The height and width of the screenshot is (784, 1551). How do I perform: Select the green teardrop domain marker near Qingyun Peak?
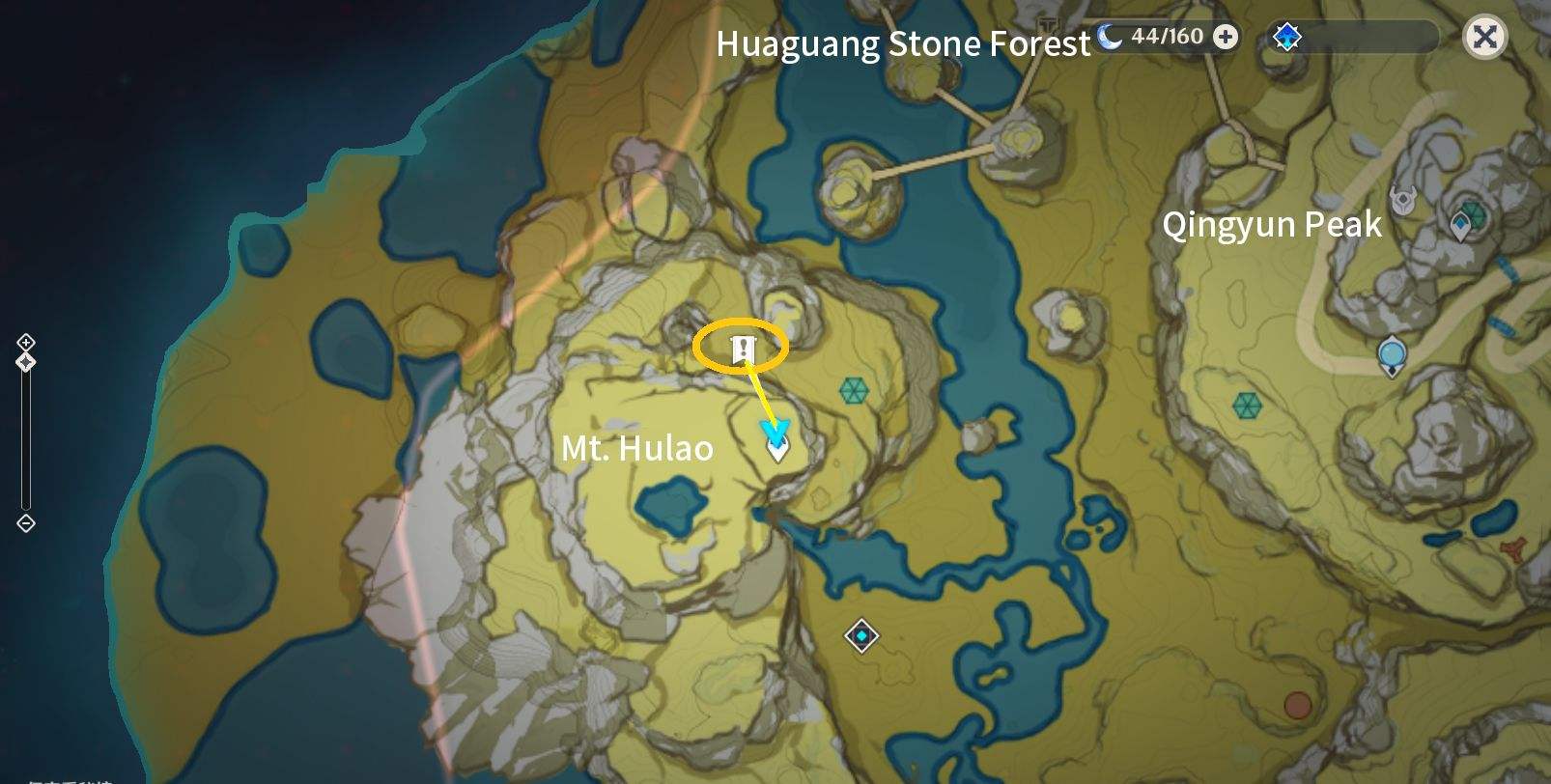tap(1461, 222)
